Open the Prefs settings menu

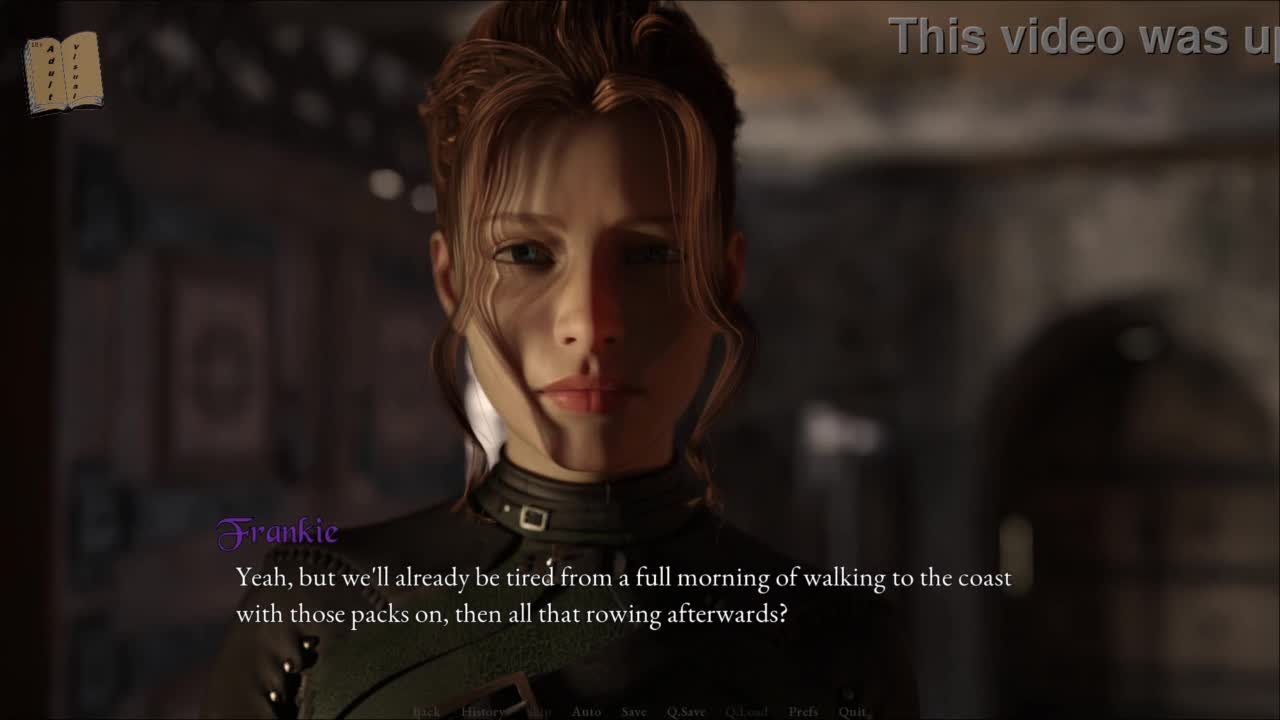pos(803,712)
